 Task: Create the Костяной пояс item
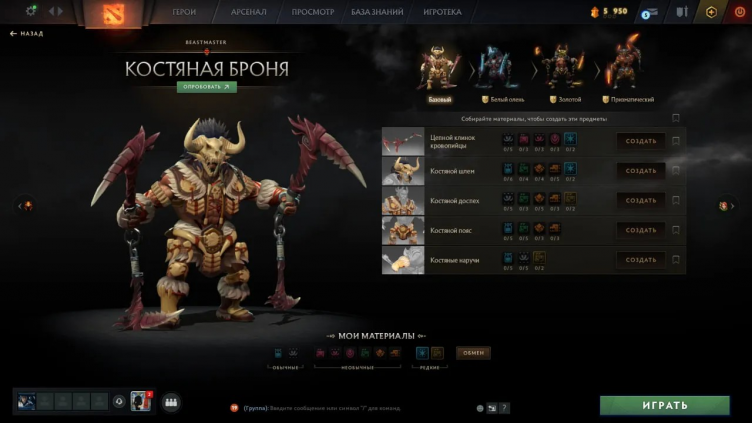tap(640, 230)
